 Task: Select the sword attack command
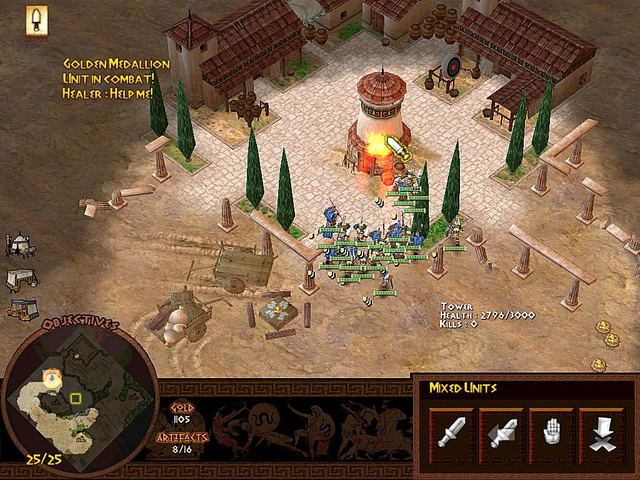click(x=451, y=429)
